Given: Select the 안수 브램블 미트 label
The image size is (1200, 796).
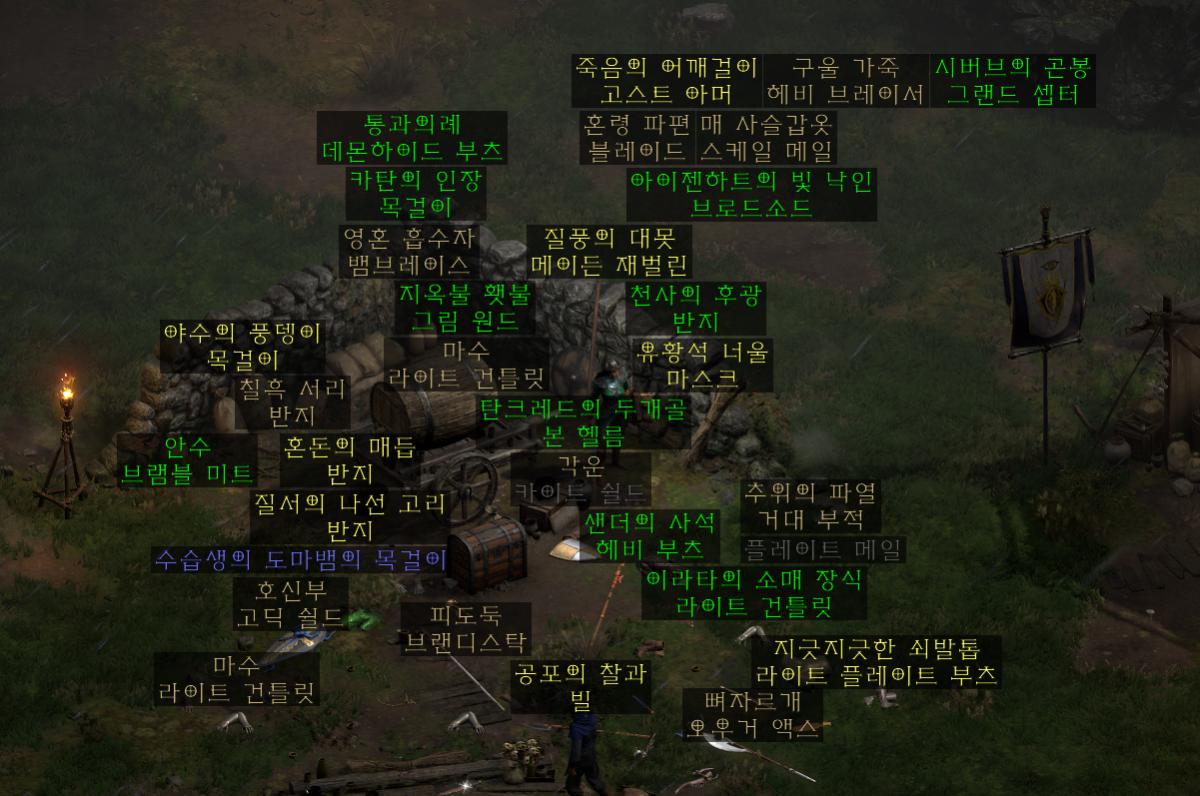Looking at the screenshot, I should 188,459.
